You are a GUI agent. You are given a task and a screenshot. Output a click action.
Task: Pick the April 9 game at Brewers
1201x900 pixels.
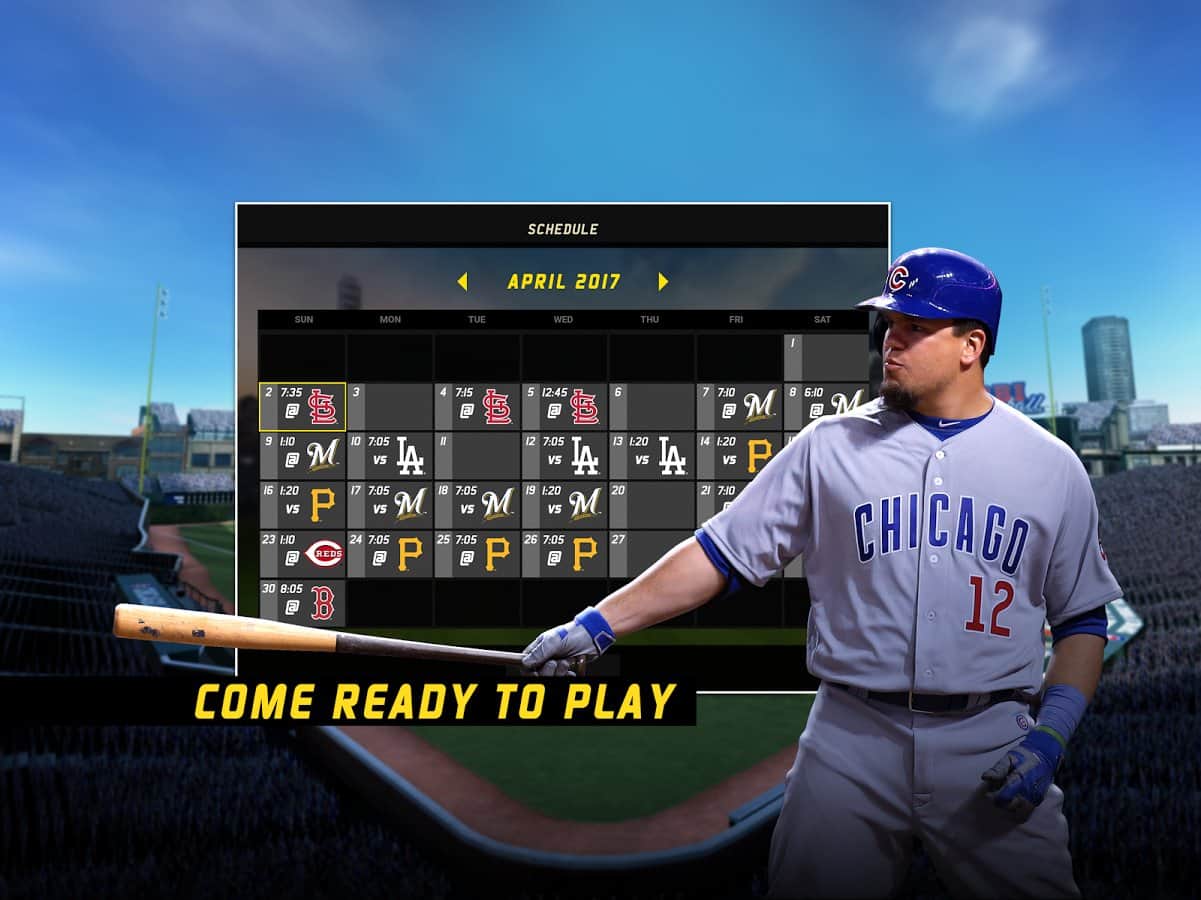pyautogui.click(x=303, y=455)
